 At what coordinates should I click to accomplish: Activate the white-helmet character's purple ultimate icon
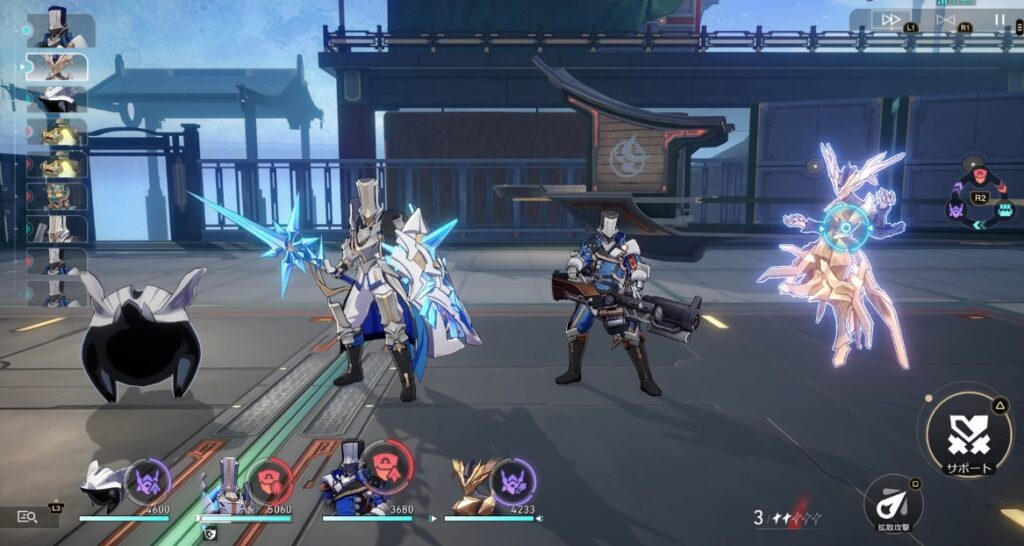pyautogui.click(x=148, y=482)
